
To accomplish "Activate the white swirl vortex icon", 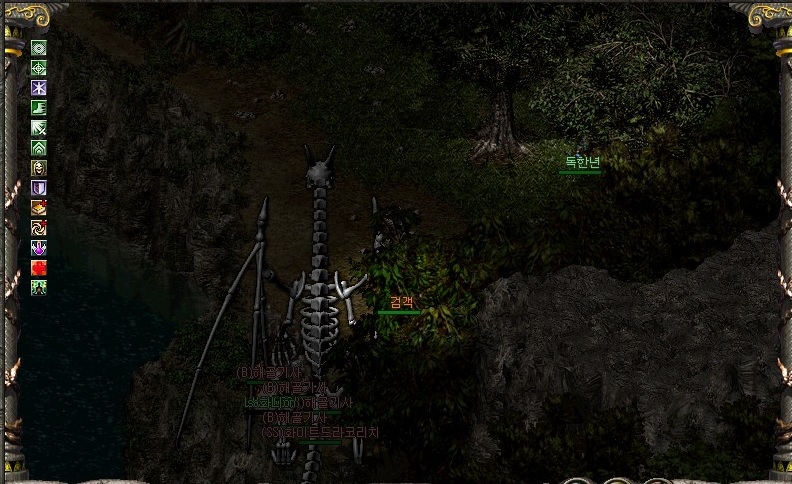I will pos(39,227).
